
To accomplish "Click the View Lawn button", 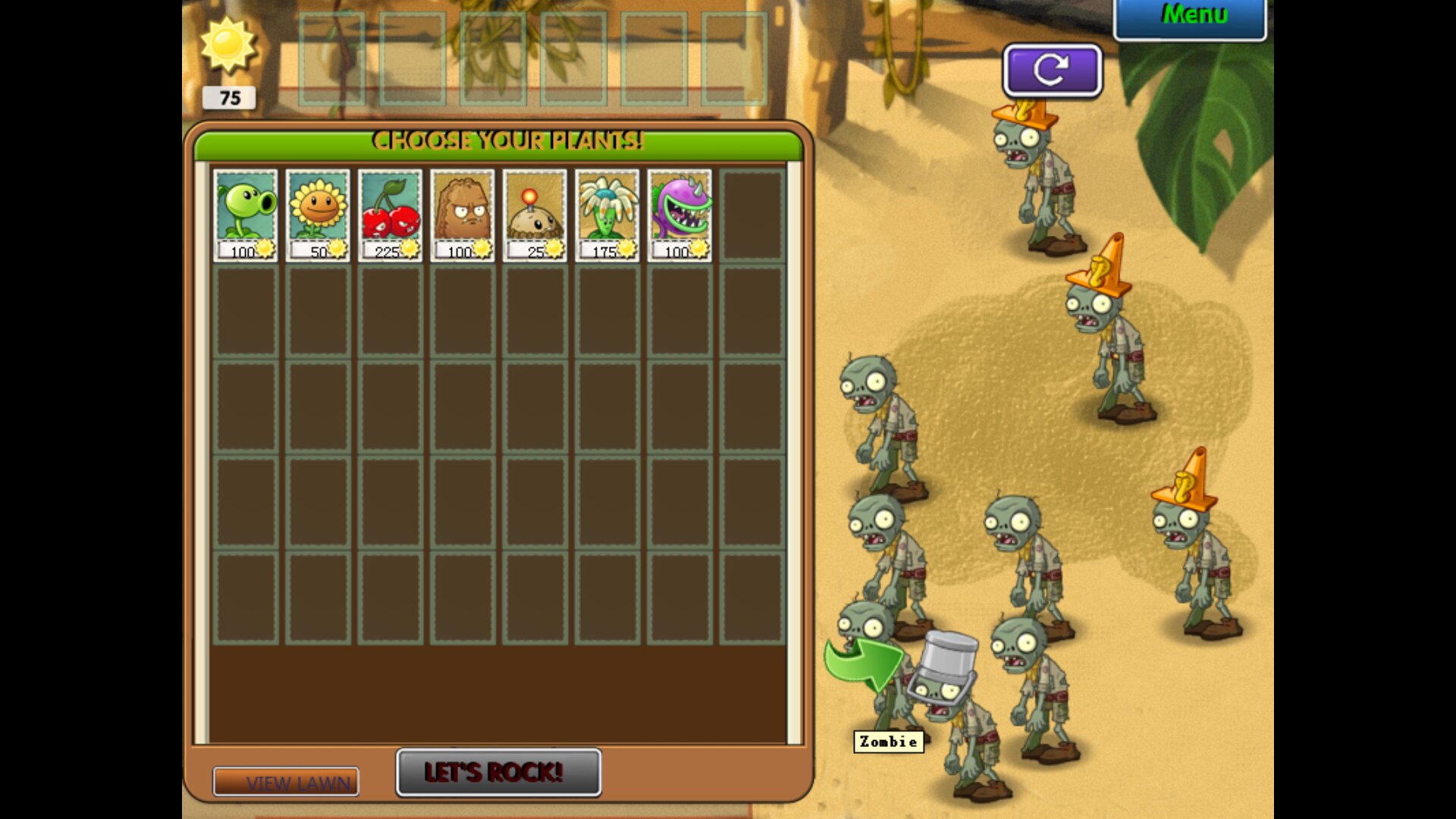I will (x=286, y=782).
